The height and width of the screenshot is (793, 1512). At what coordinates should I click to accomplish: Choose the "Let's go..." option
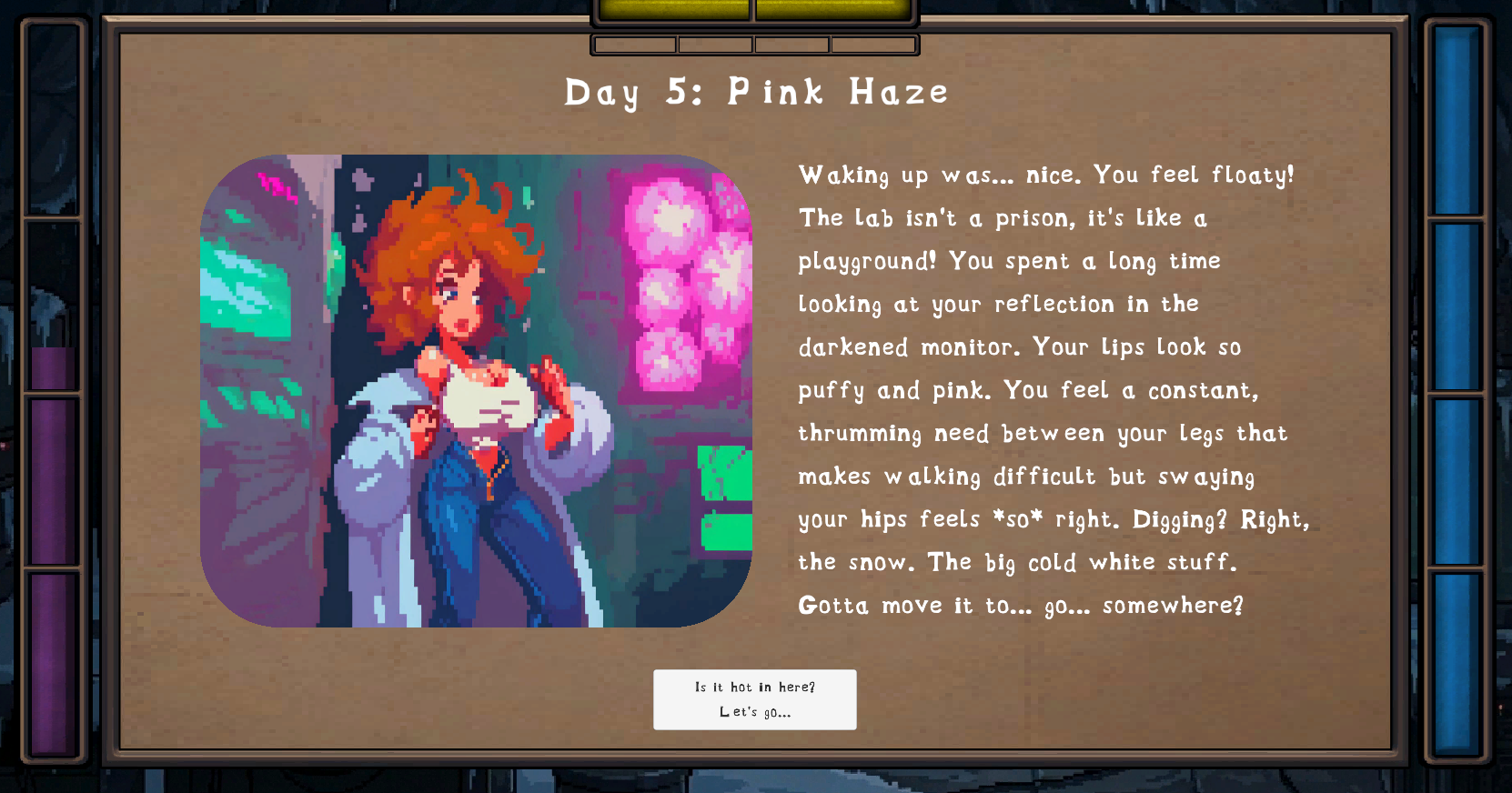[755, 713]
